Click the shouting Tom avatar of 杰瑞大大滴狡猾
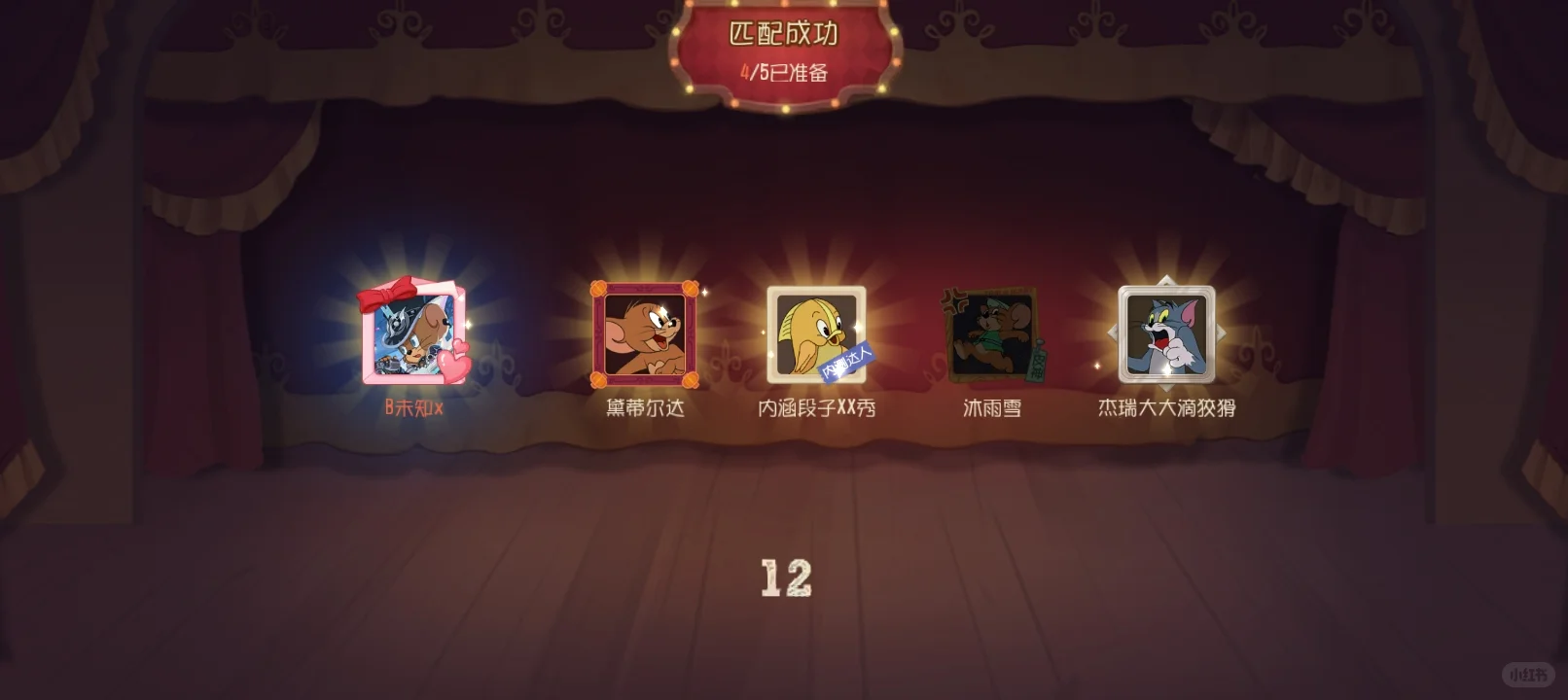 [1164, 333]
